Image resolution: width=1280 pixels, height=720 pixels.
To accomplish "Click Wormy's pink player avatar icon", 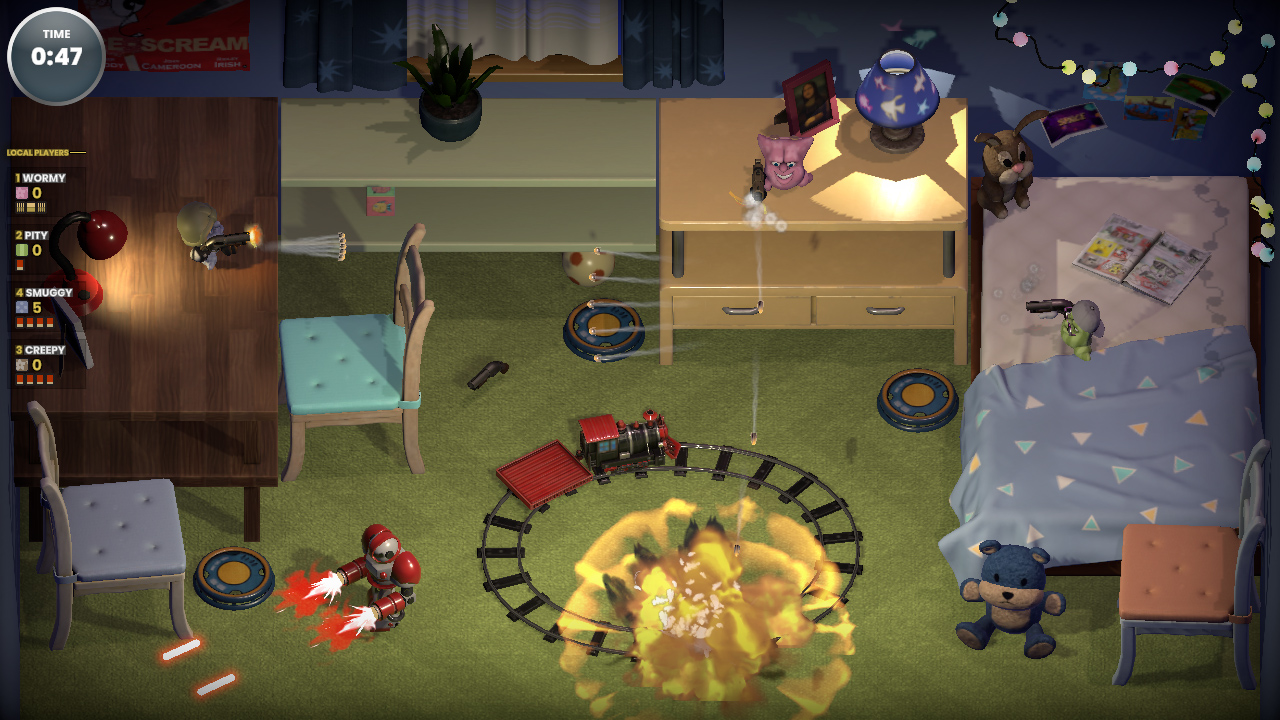I will [20, 191].
